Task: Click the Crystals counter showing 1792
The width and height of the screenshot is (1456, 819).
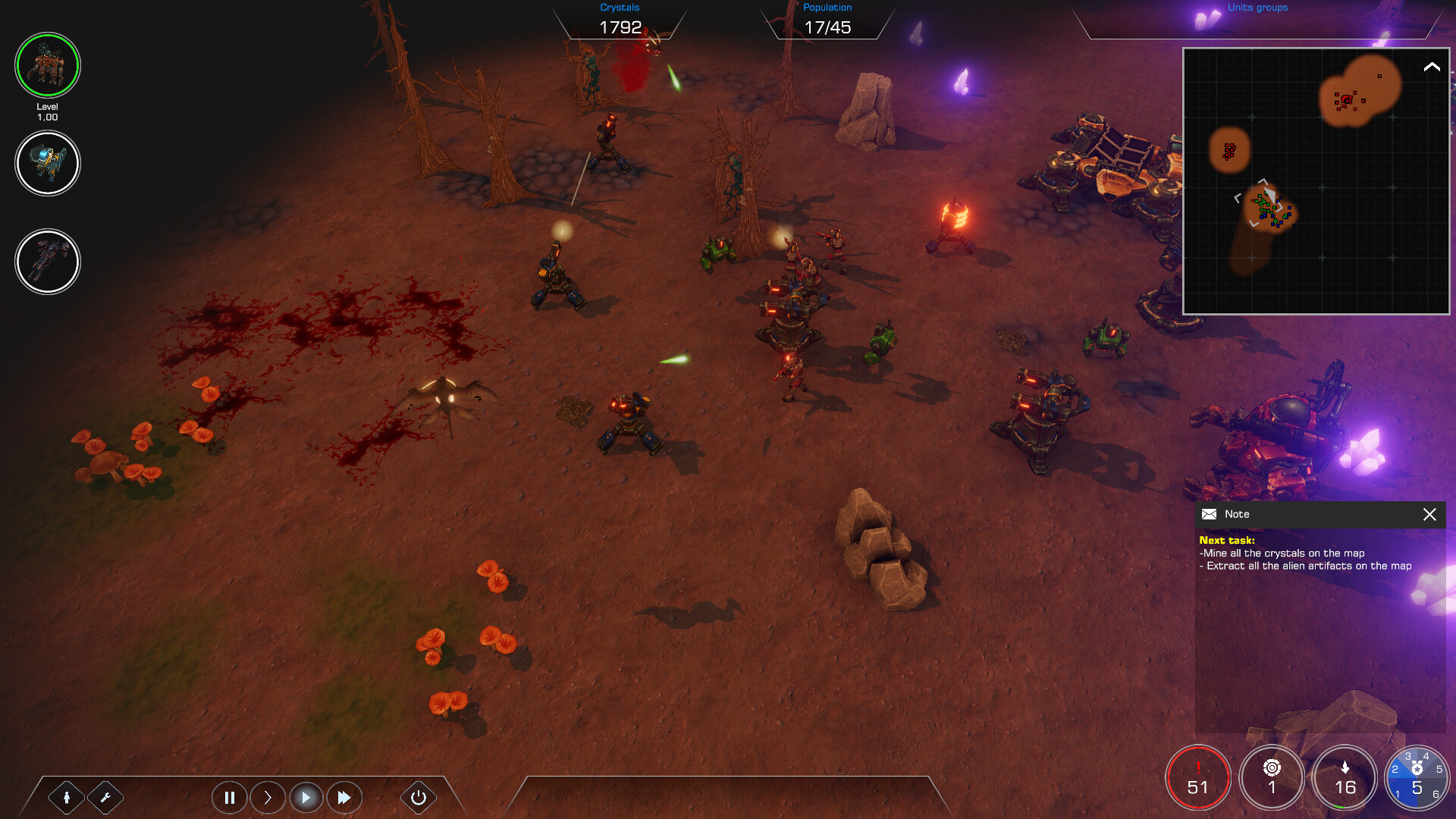Action: [620, 26]
